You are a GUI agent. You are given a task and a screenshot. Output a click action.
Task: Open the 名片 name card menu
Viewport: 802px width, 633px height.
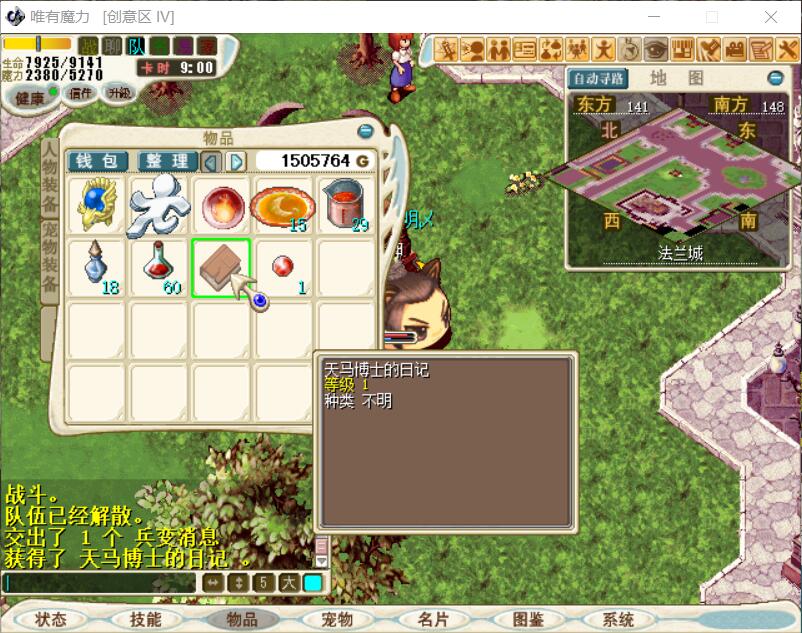[433, 619]
